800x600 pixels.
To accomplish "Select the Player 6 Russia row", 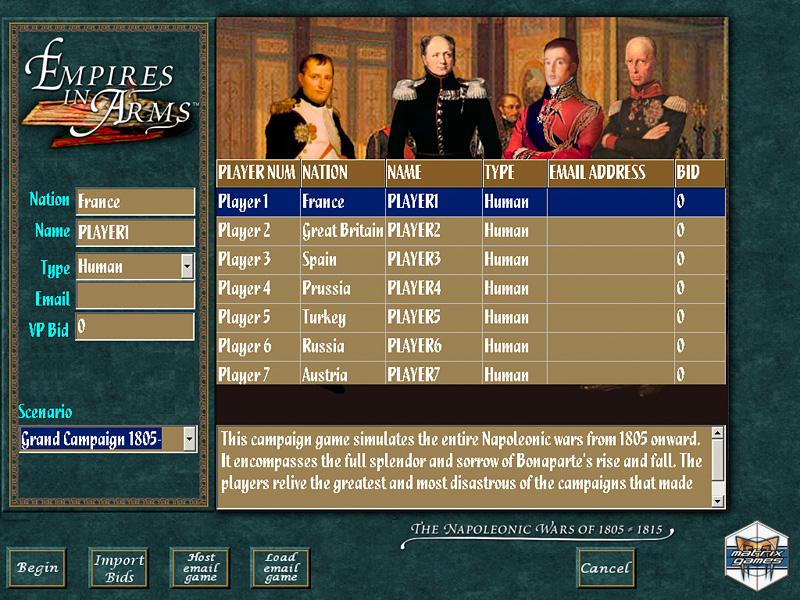I will pyautogui.click(x=470, y=347).
